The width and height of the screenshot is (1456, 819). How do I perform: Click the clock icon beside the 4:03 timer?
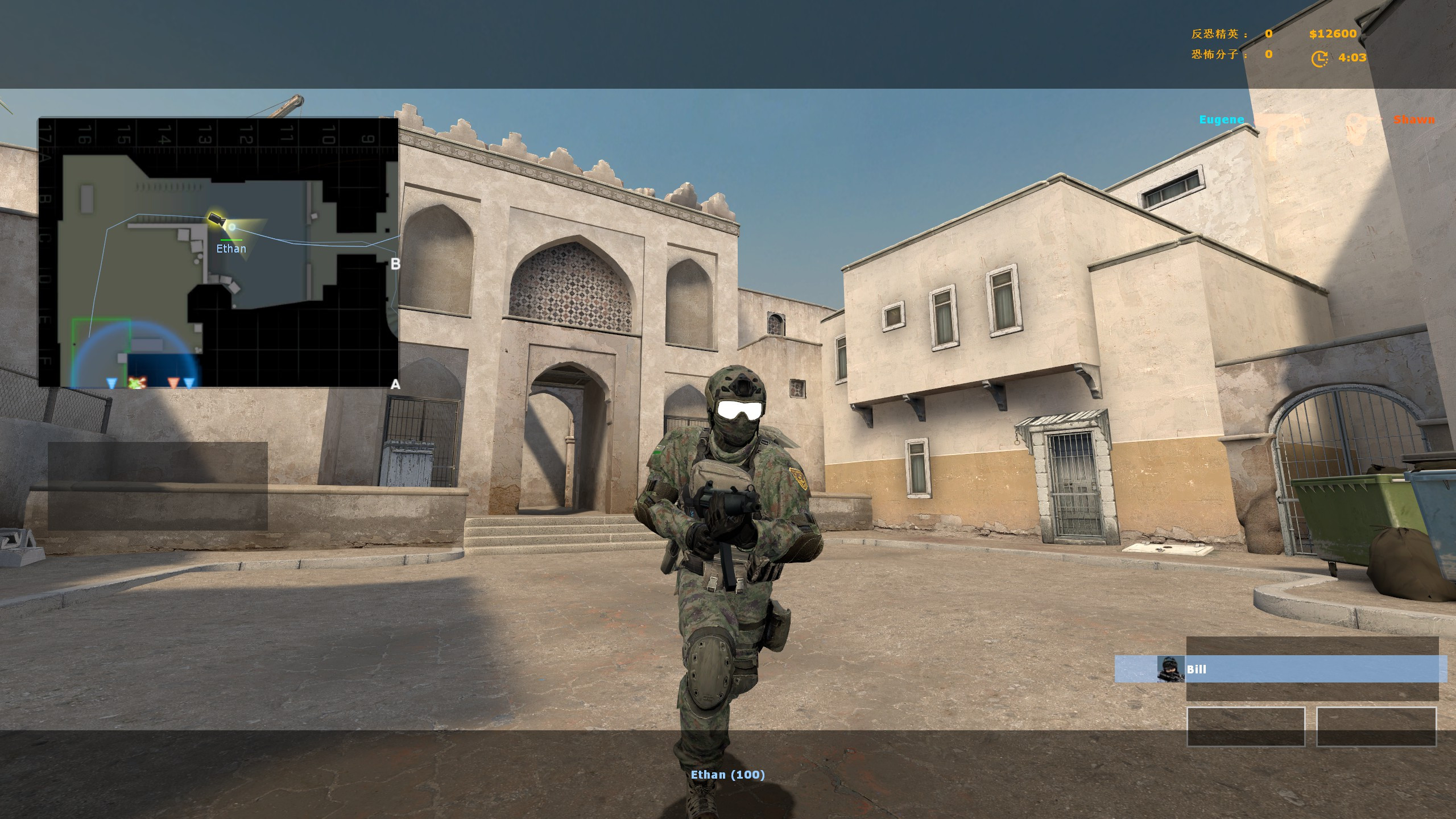tap(1321, 57)
